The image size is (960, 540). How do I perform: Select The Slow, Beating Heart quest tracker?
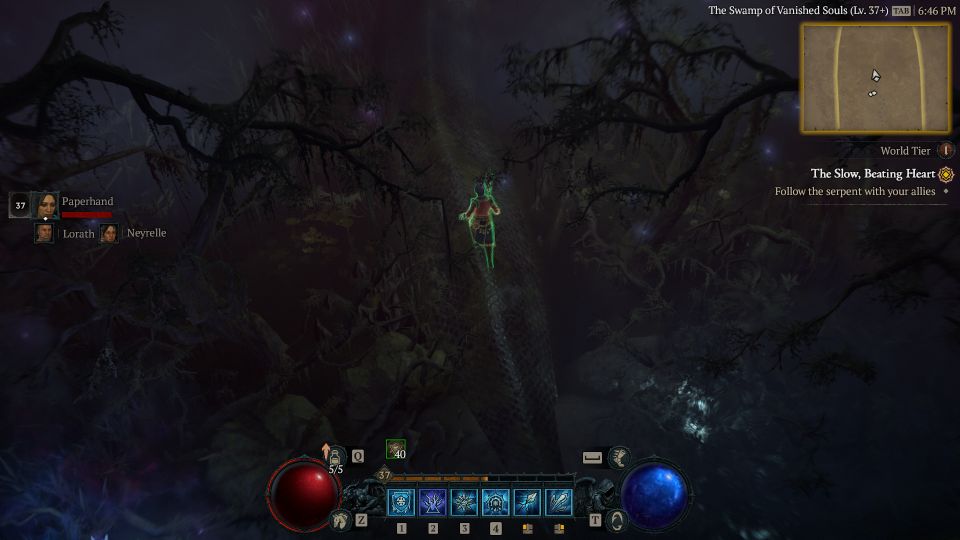coord(873,174)
